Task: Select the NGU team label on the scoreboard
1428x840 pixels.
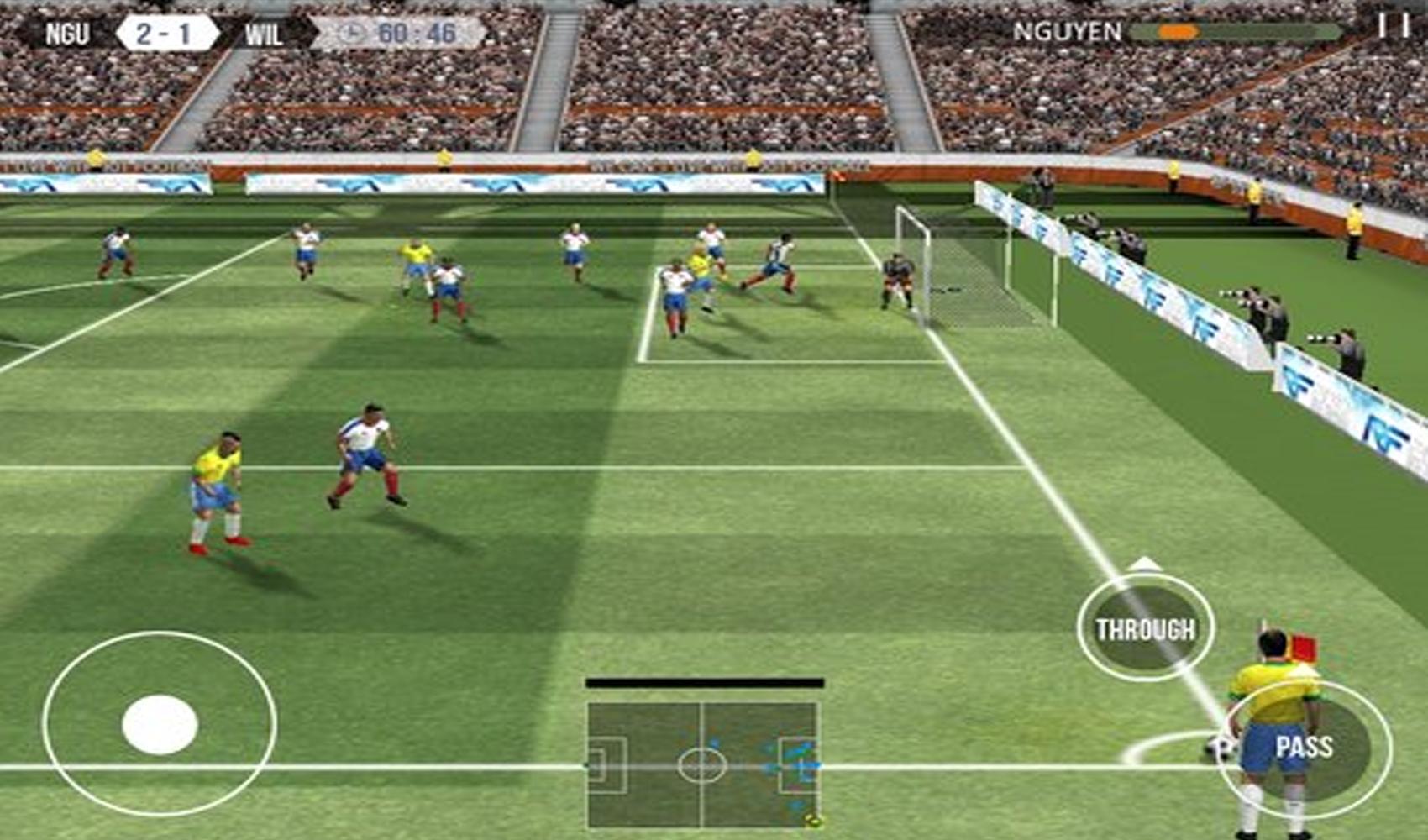Action: tap(68, 34)
